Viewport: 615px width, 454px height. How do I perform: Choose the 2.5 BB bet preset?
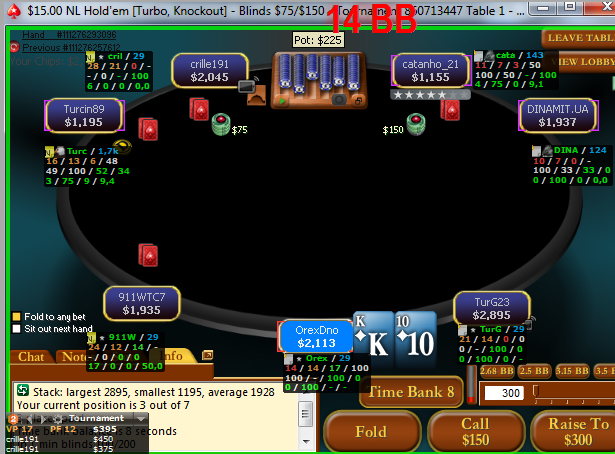(x=532, y=371)
